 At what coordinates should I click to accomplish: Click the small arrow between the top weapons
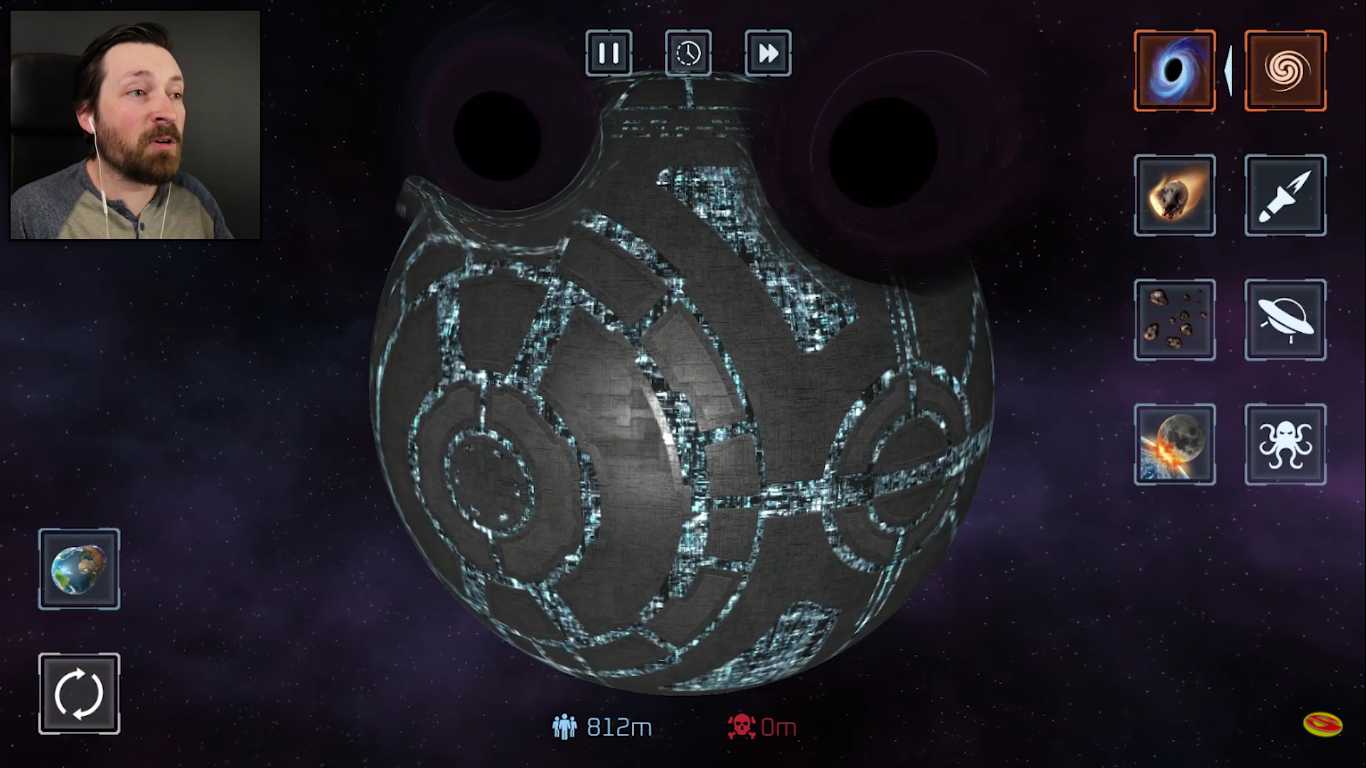[x=1228, y=70]
